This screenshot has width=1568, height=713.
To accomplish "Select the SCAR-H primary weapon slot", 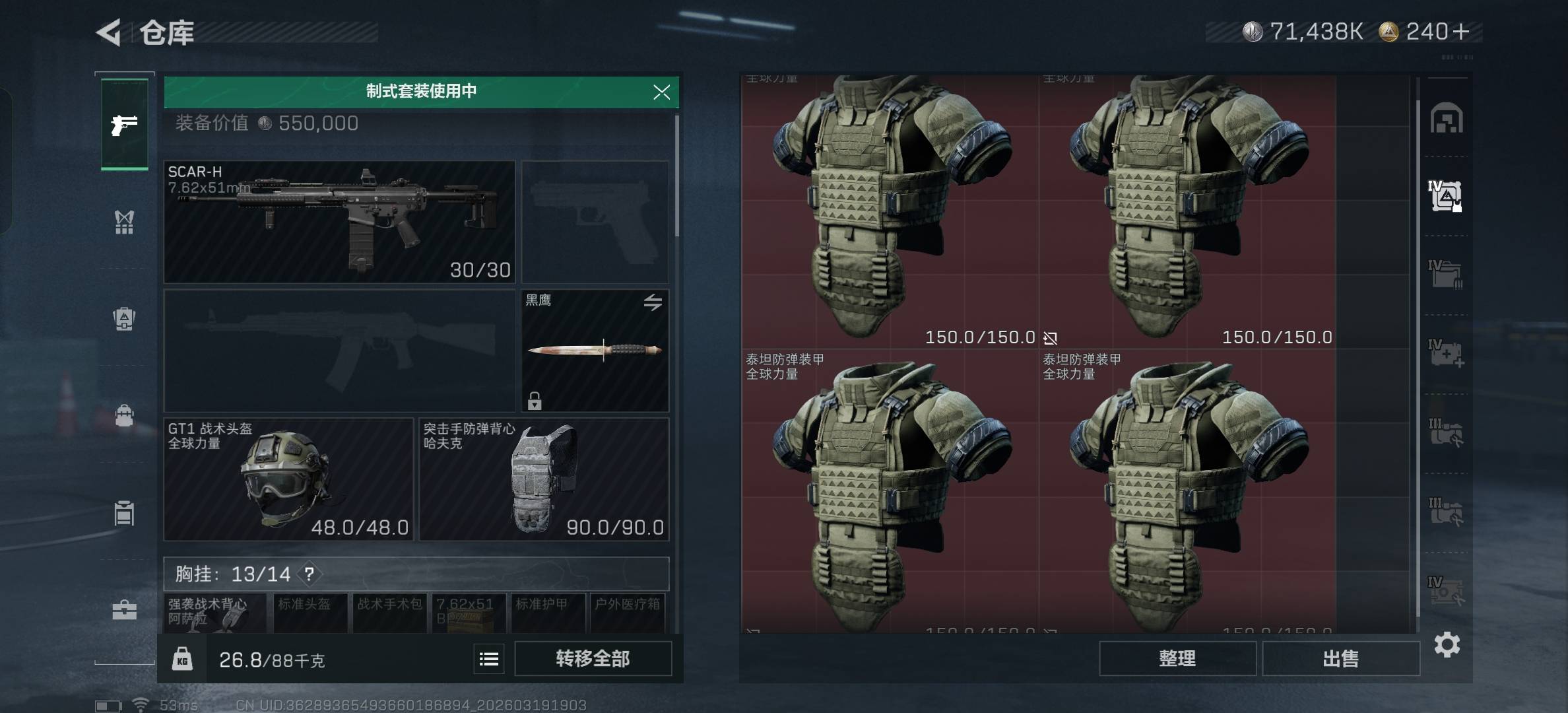I will [339, 222].
